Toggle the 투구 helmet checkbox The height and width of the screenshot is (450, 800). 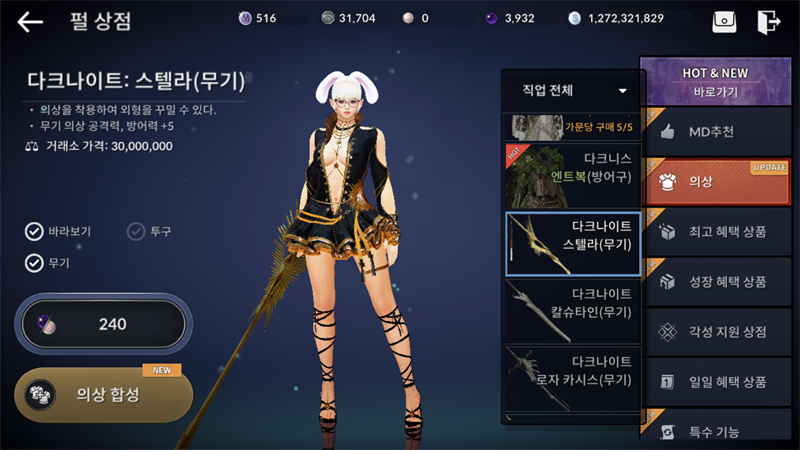136,232
